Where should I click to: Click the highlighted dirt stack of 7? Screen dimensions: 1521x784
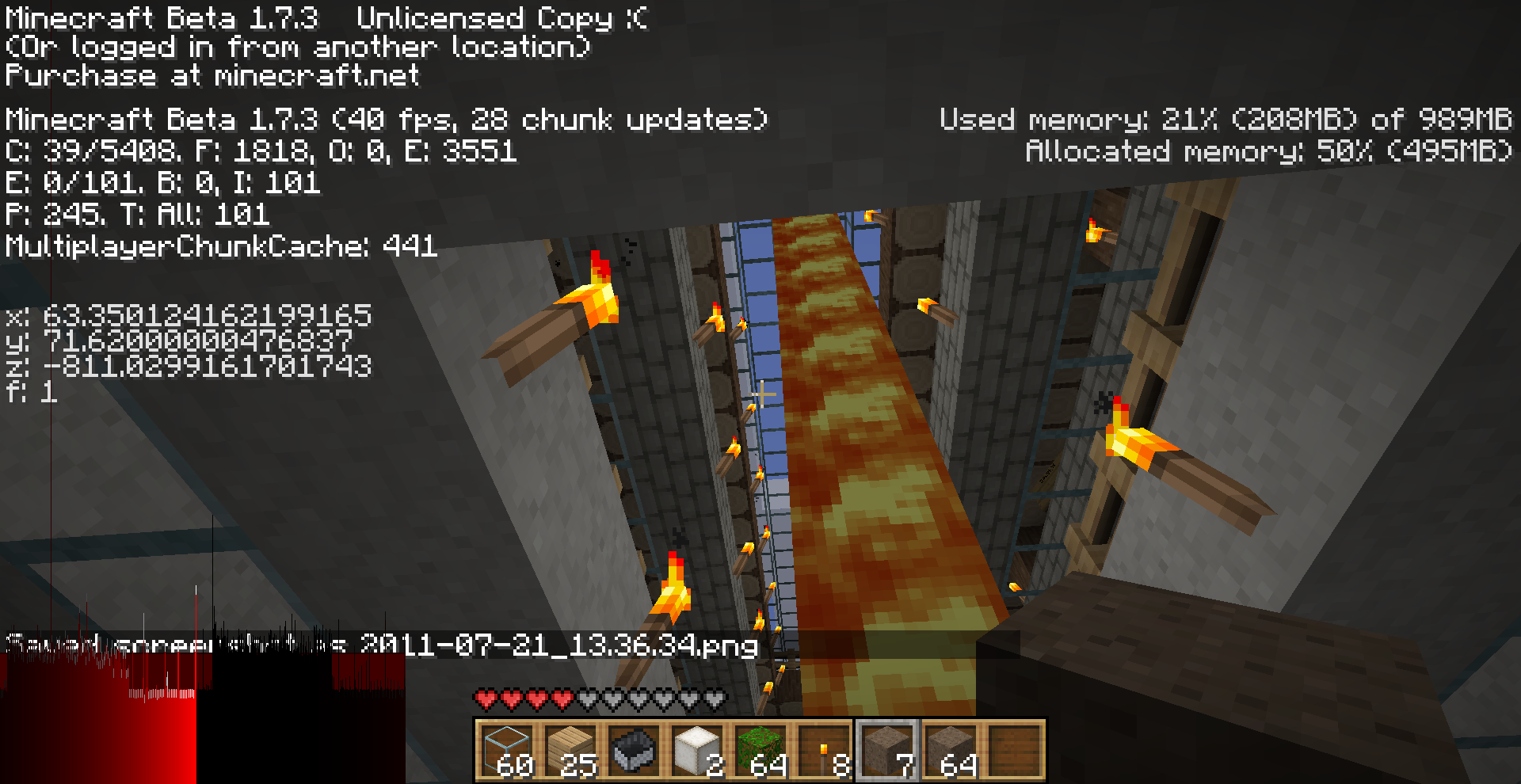[x=887, y=750]
